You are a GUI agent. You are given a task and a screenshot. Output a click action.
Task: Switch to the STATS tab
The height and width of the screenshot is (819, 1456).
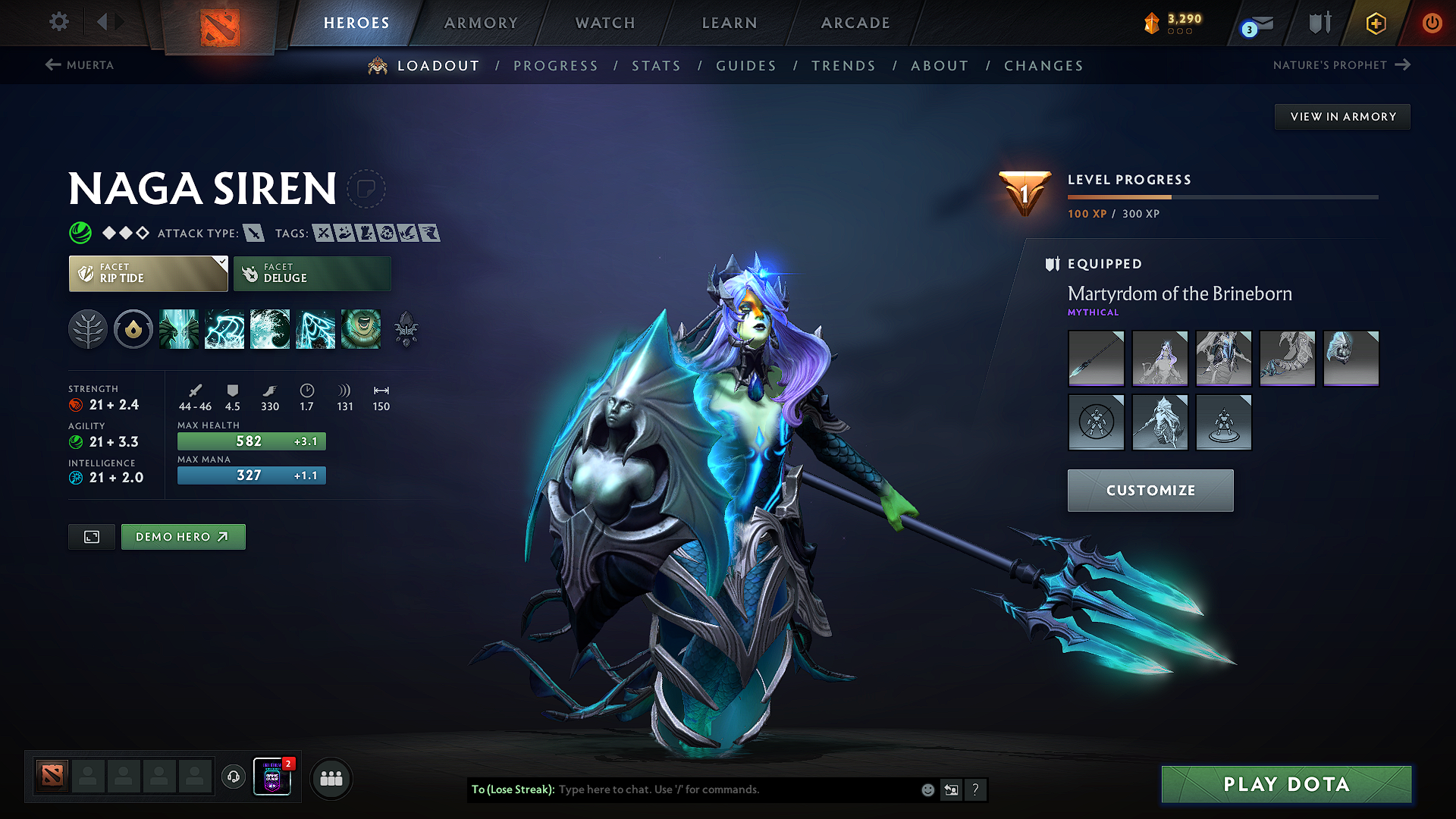coord(657,65)
